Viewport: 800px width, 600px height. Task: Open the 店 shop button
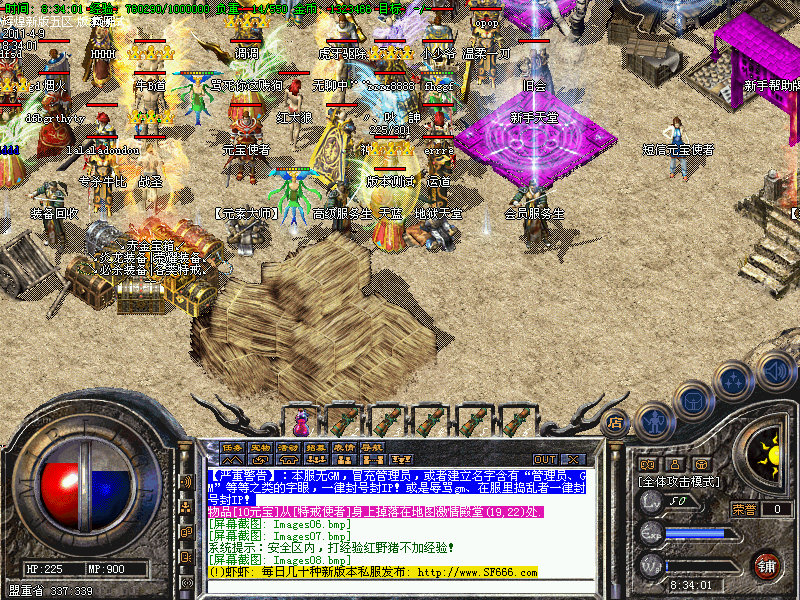click(x=616, y=423)
